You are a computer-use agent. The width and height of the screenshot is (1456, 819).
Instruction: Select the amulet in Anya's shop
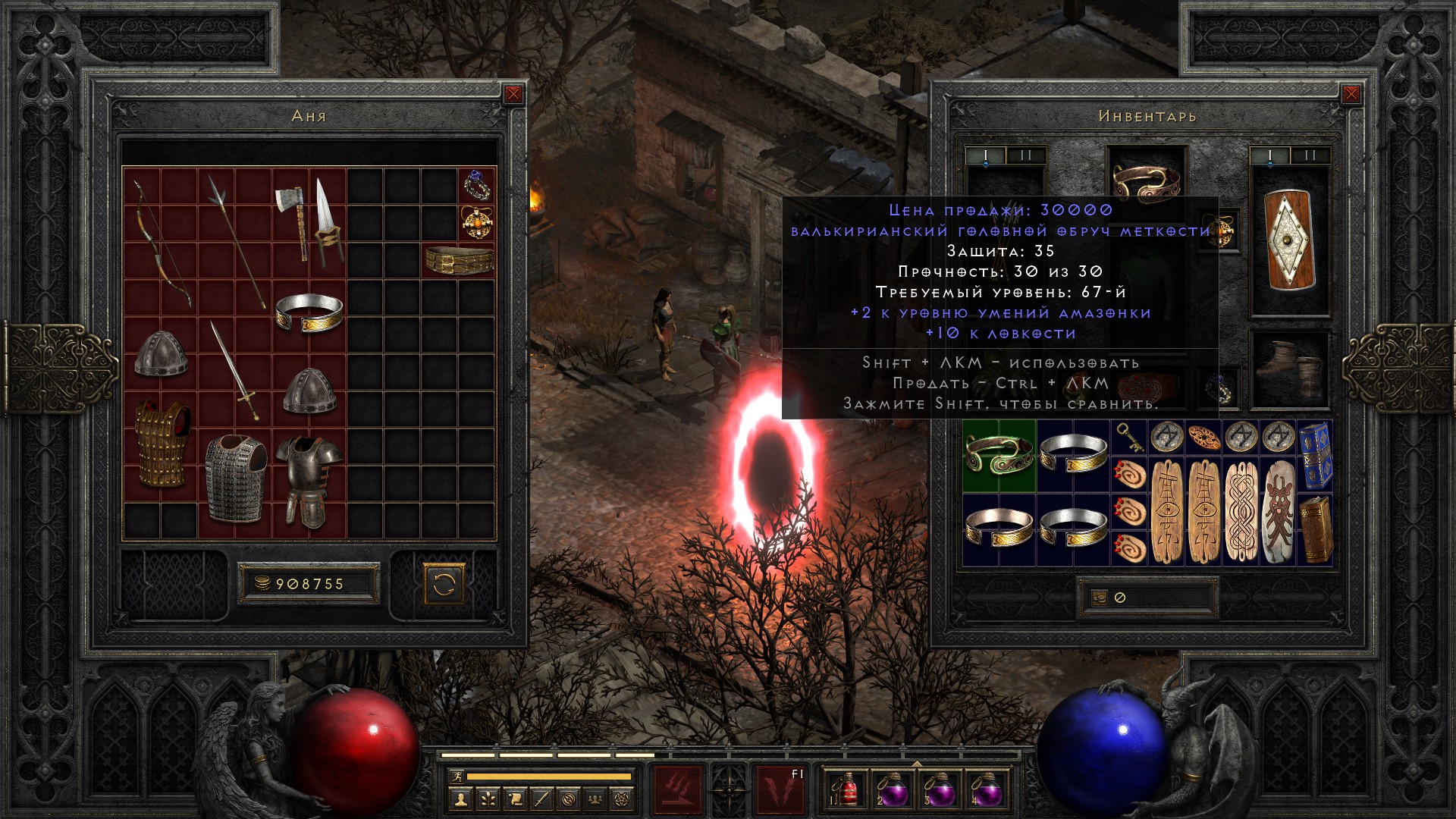point(477,223)
